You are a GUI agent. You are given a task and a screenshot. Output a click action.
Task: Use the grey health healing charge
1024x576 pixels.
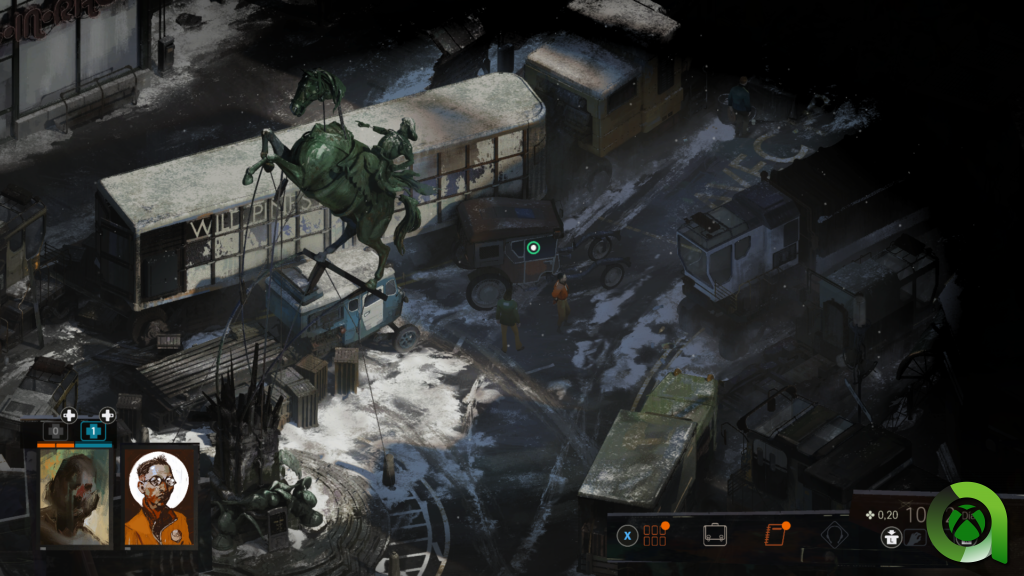click(x=55, y=432)
